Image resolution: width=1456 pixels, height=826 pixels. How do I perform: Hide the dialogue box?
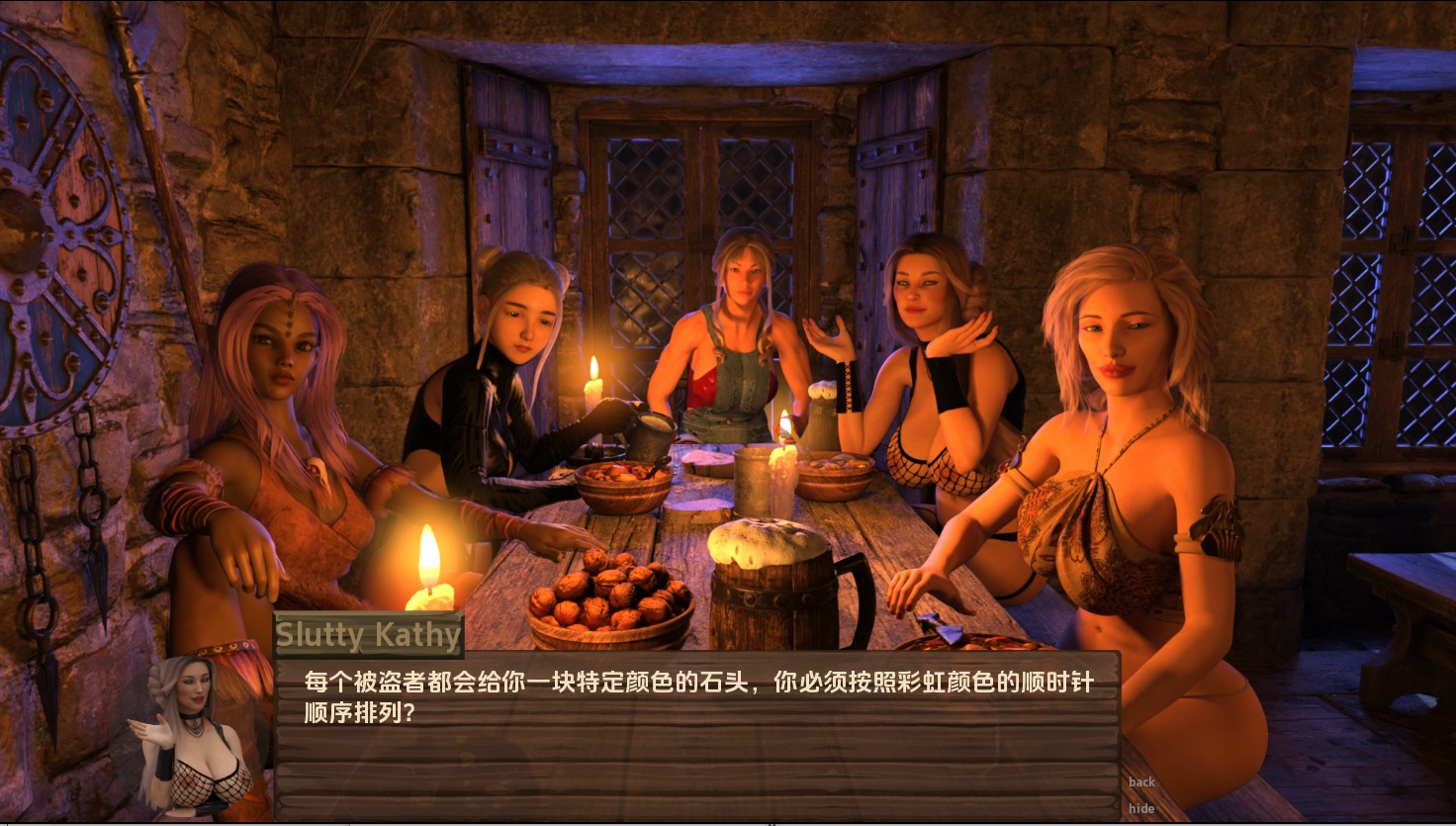[x=1141, y=808]
